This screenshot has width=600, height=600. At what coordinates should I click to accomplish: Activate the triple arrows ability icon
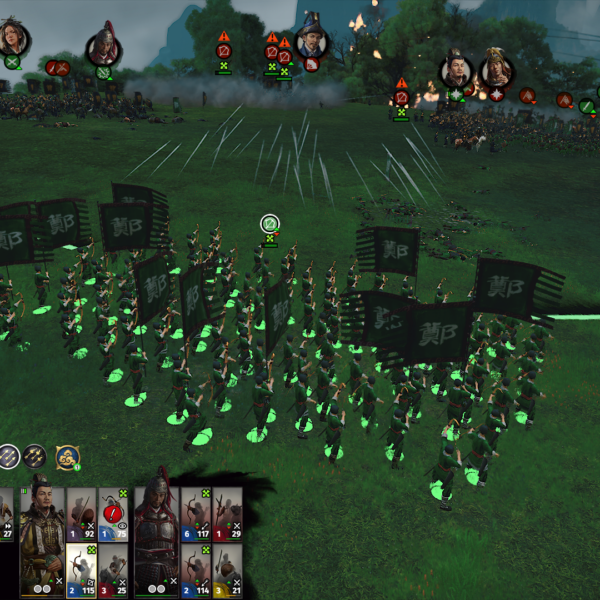[8, 458]
